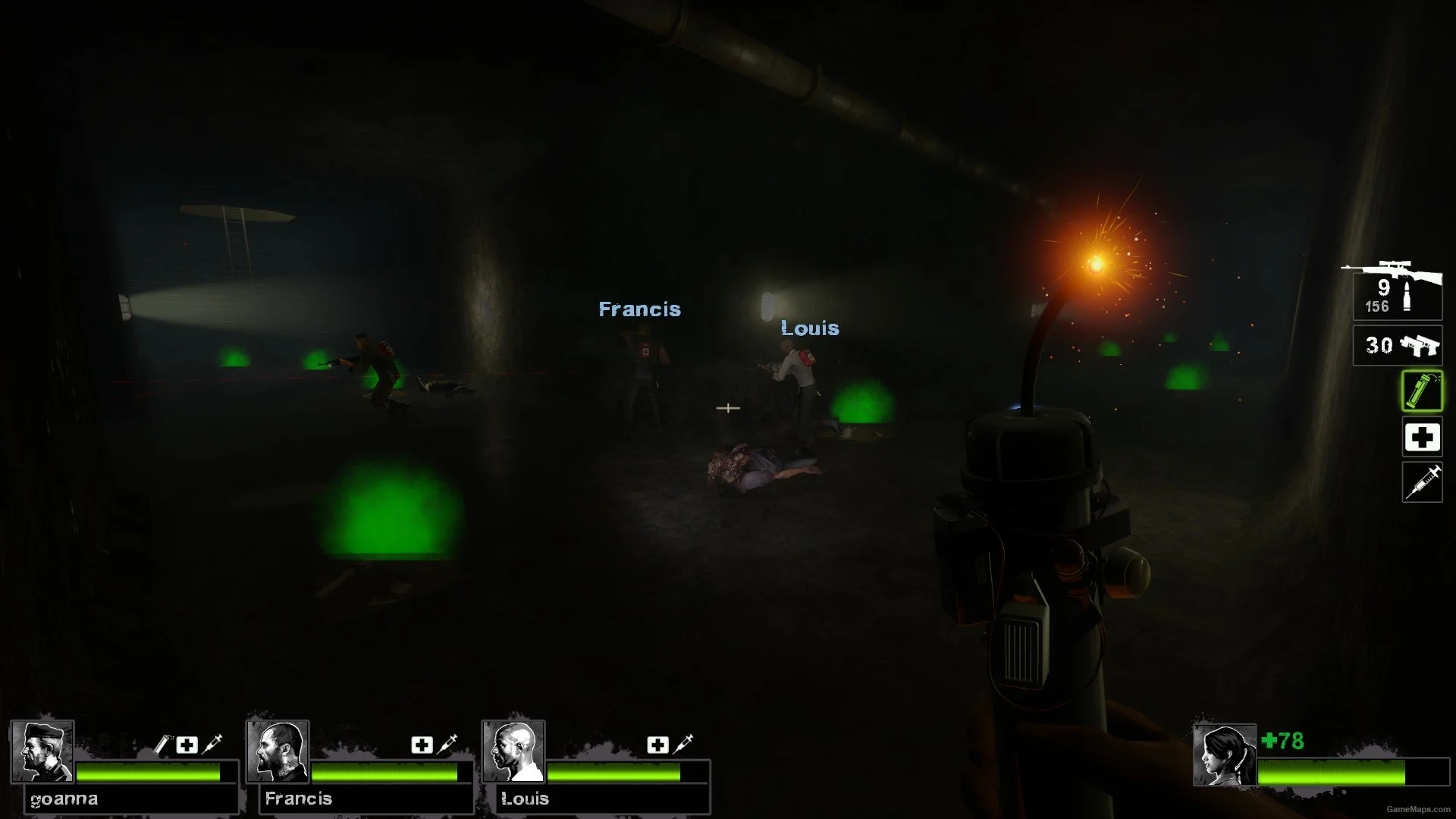1456x819 pixels.
Task: Select the adrenaline syringe slot
Action: (1422, 482)
